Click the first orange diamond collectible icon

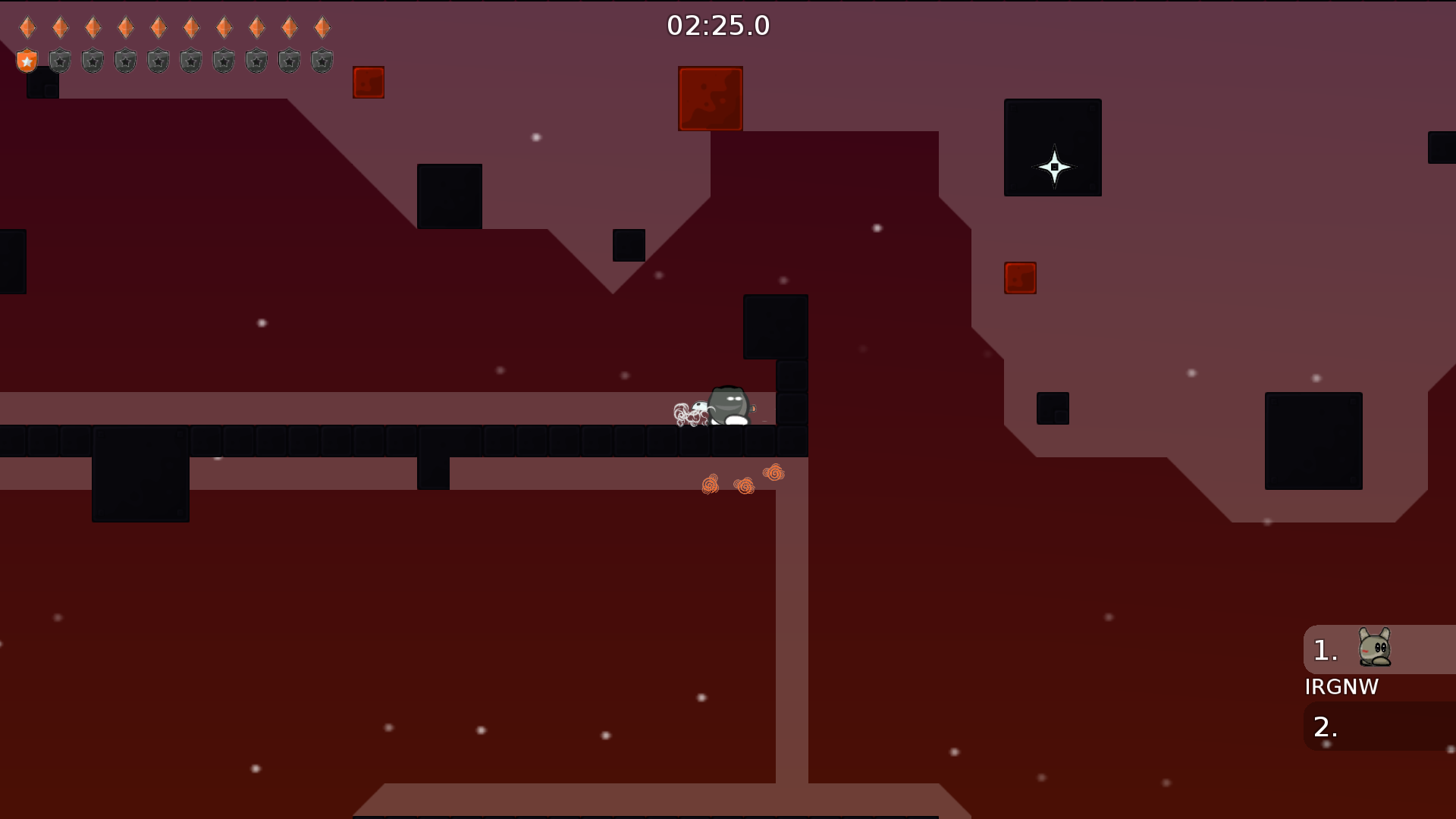(27, 27)
